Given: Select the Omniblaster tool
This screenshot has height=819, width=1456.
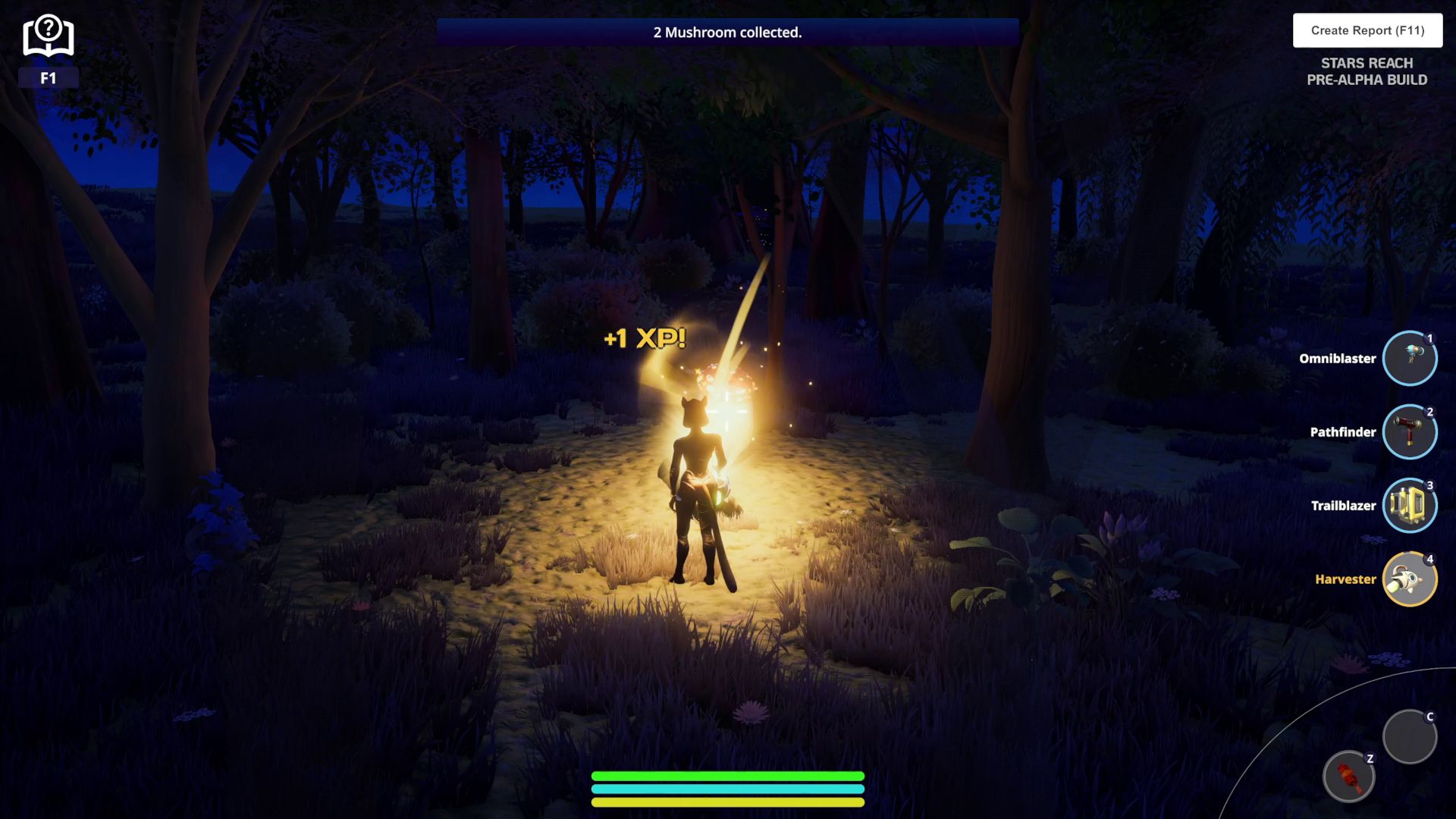Looking at the screenshot, I should pyautogui.click(x=1409, y=359).
